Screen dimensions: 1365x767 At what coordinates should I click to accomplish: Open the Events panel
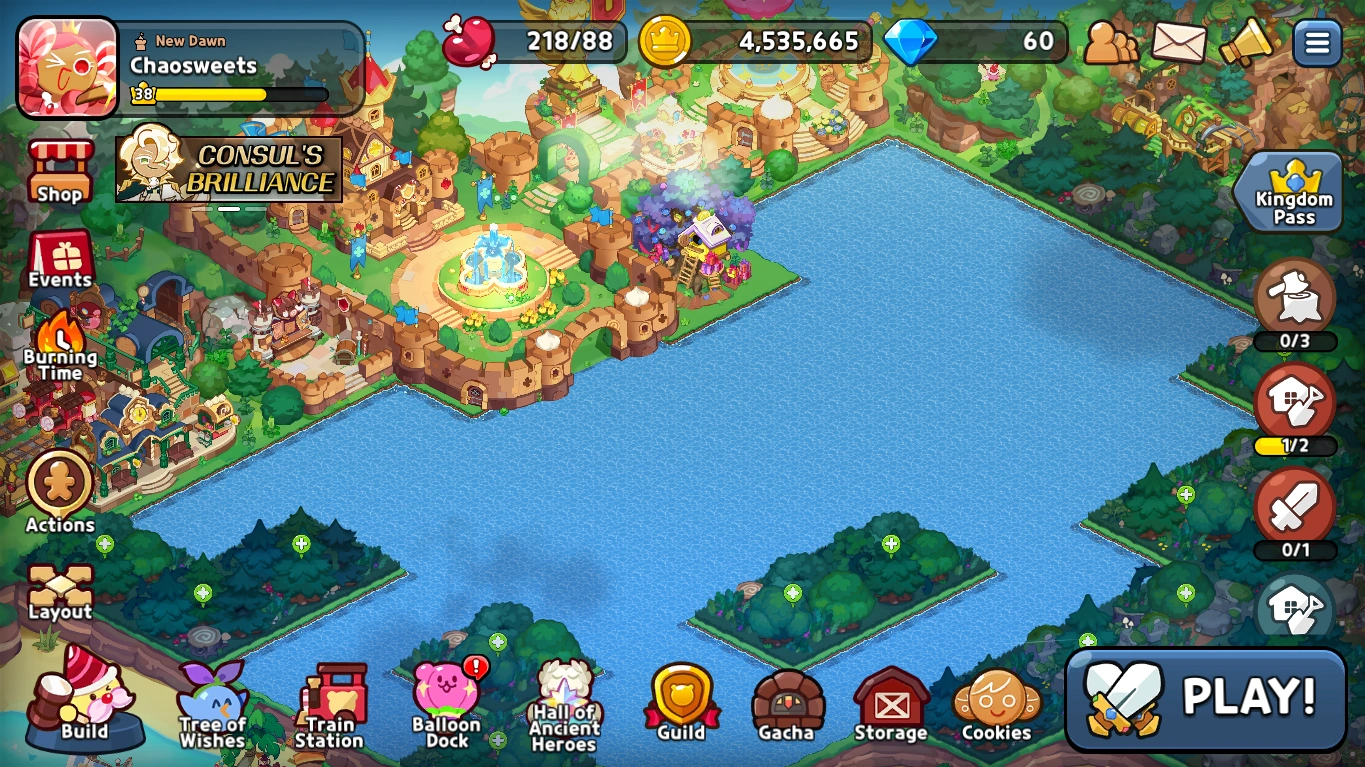pos(59,258)
